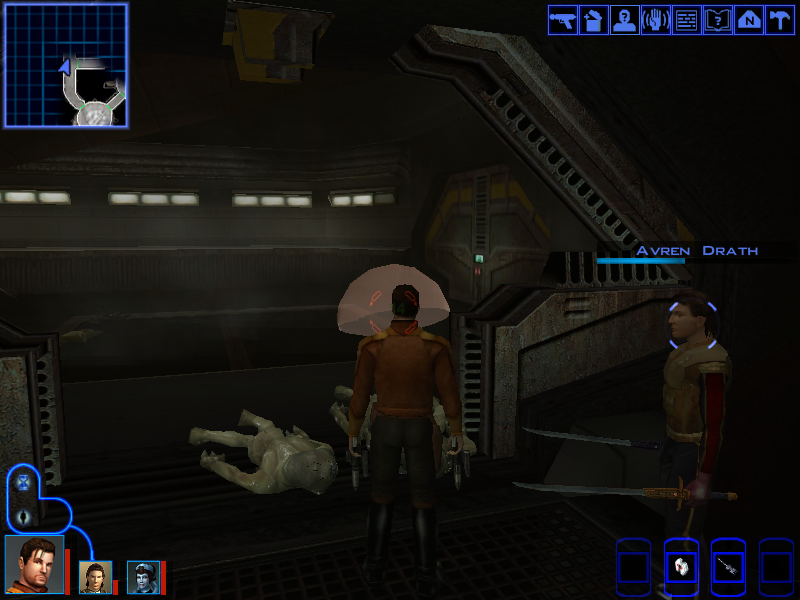
Task: Select the main character portrait
Action: coord(34,565)
